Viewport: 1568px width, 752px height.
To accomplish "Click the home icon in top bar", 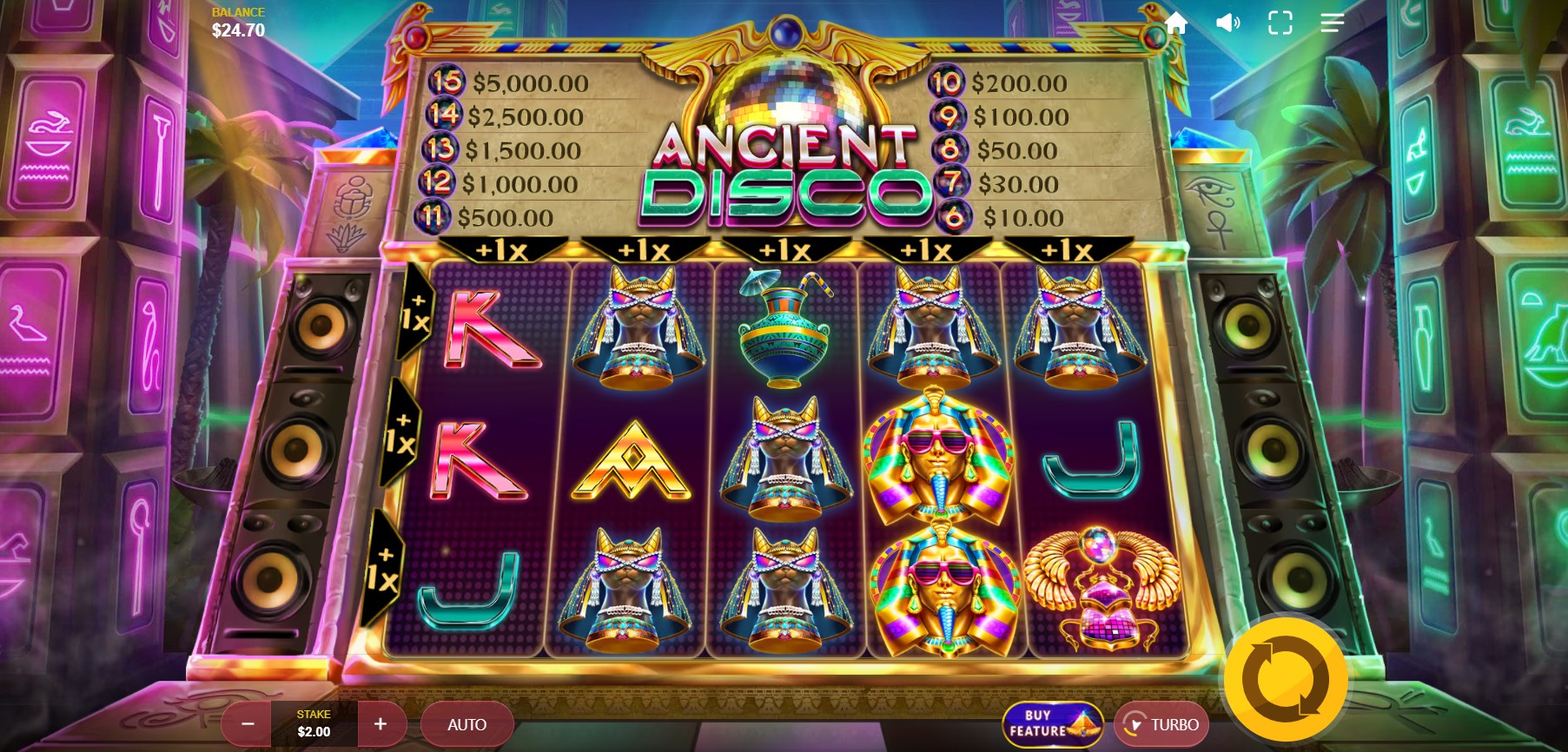I will [1177, 23].
